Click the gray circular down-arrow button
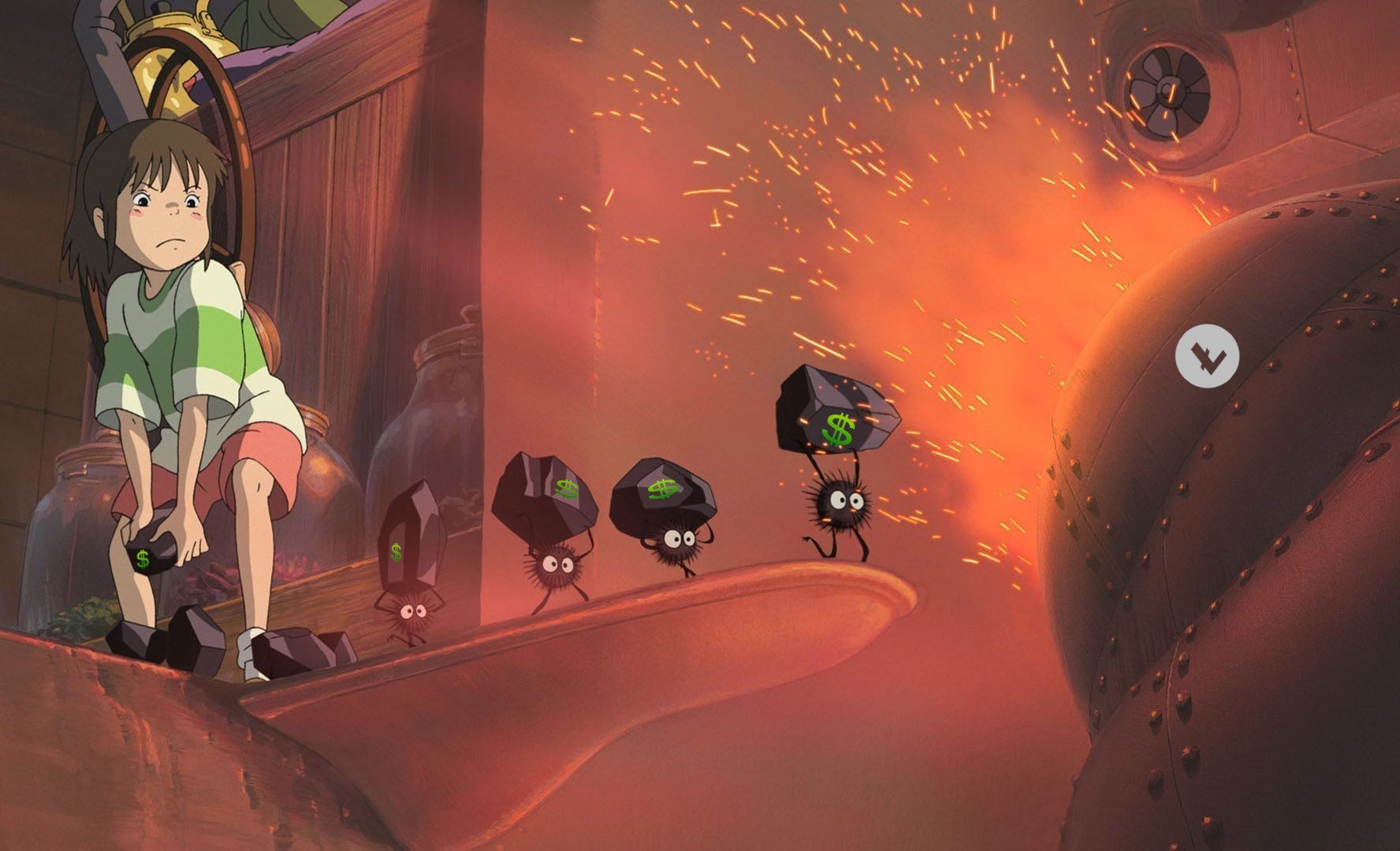The height and width of the screenshot is (851, 1400). (x=1207, y=356)
